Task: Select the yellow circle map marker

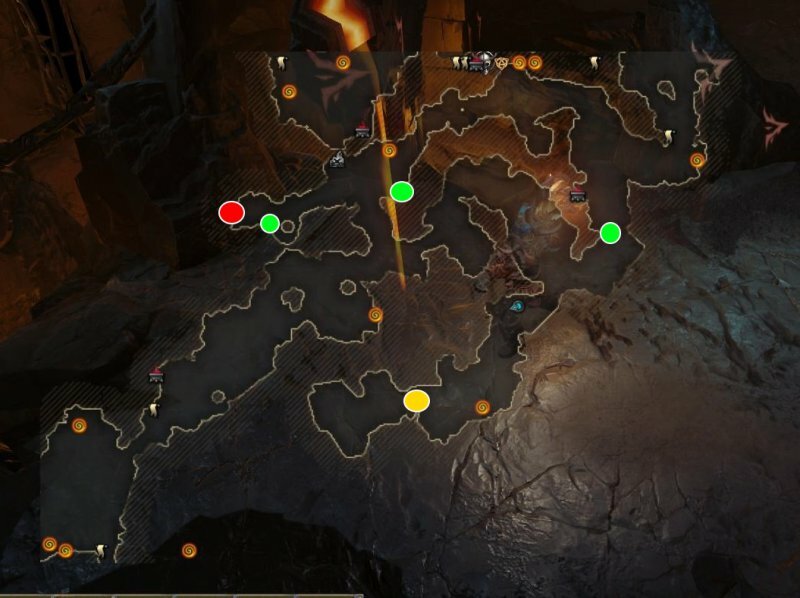Action: (x=417, y=401)
